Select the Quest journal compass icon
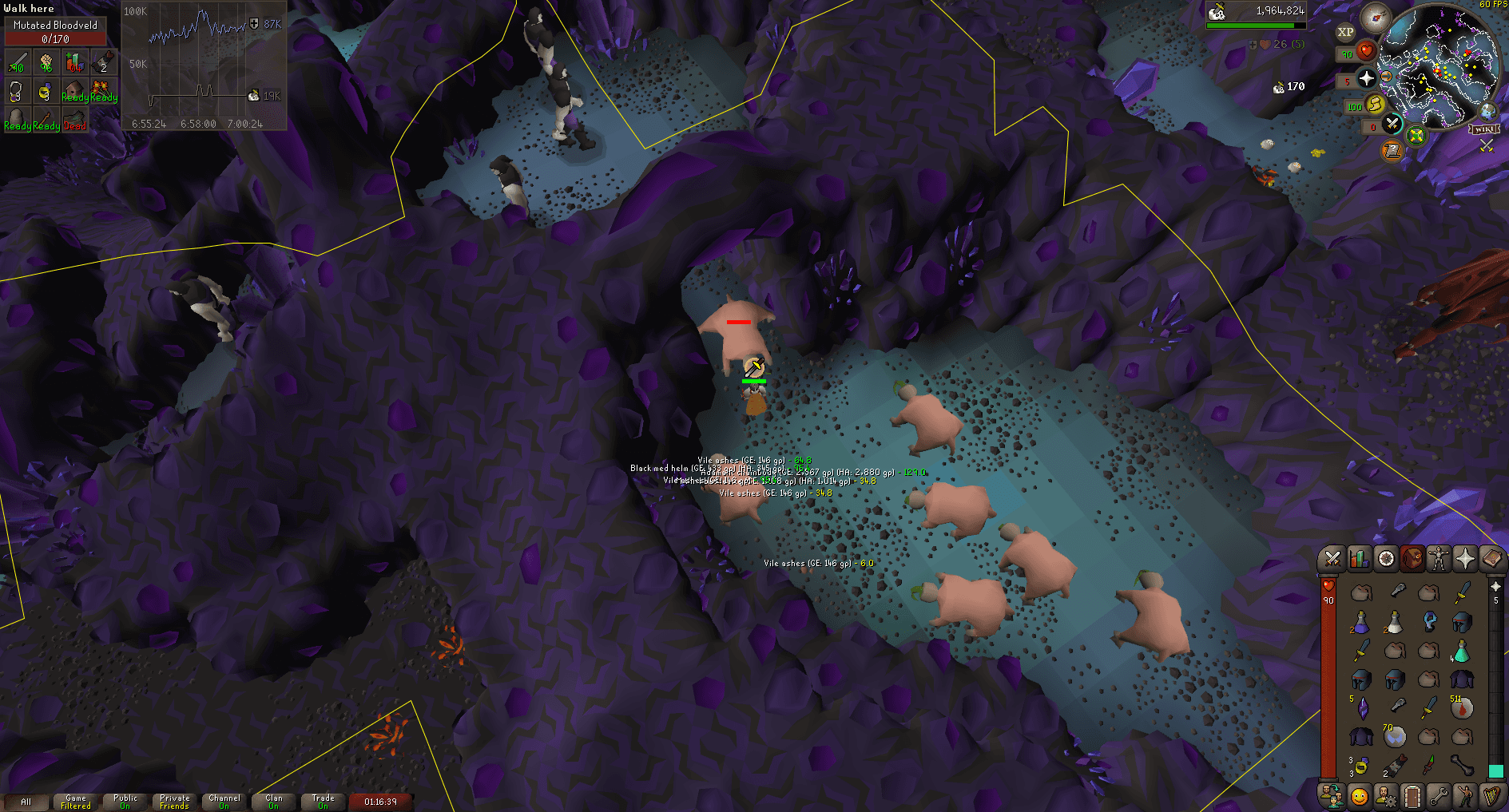Viewport: 1509px width, 812px height. click(1385, 559)
